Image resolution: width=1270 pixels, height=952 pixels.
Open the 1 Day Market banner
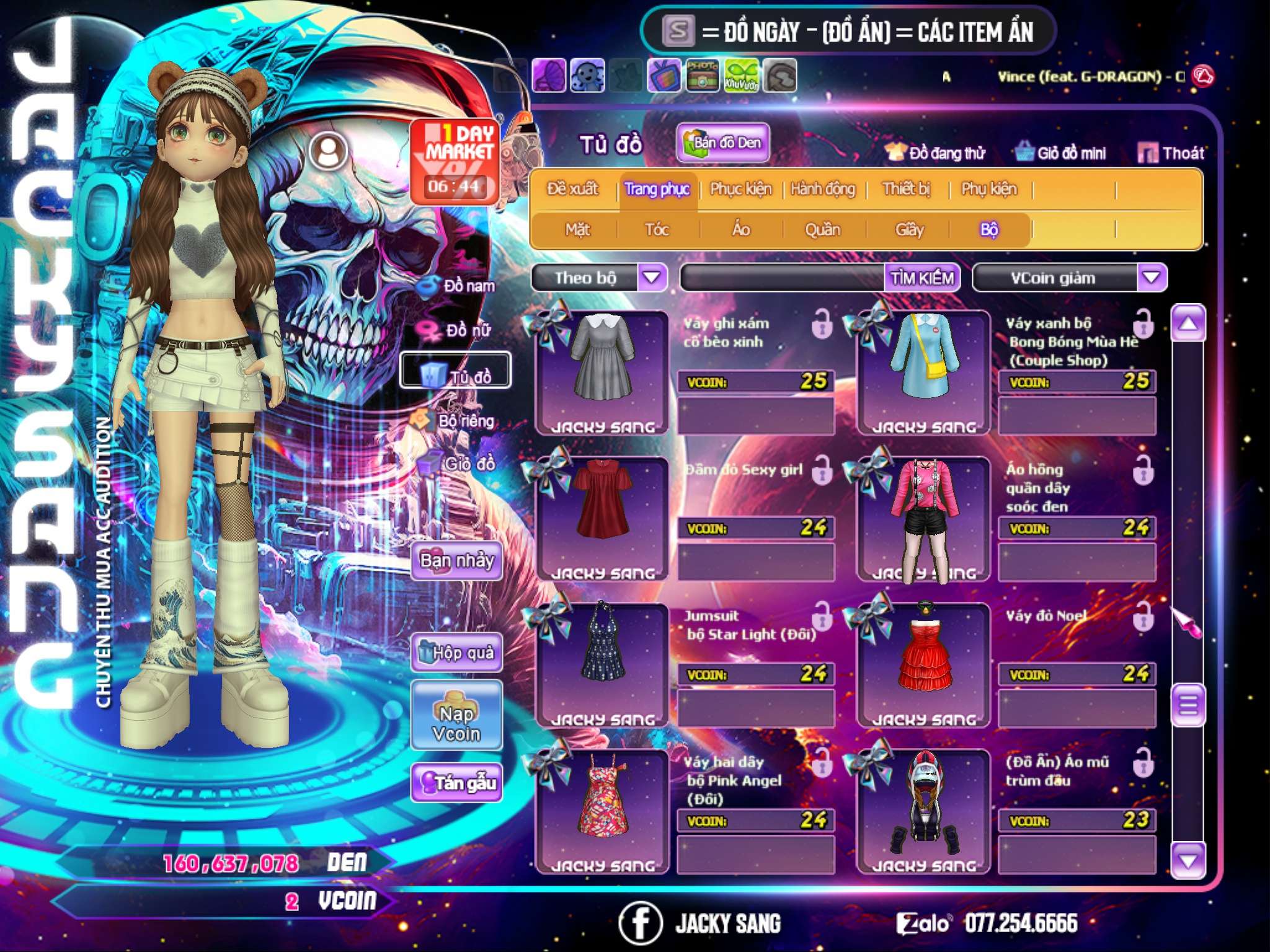coord(455,161)
